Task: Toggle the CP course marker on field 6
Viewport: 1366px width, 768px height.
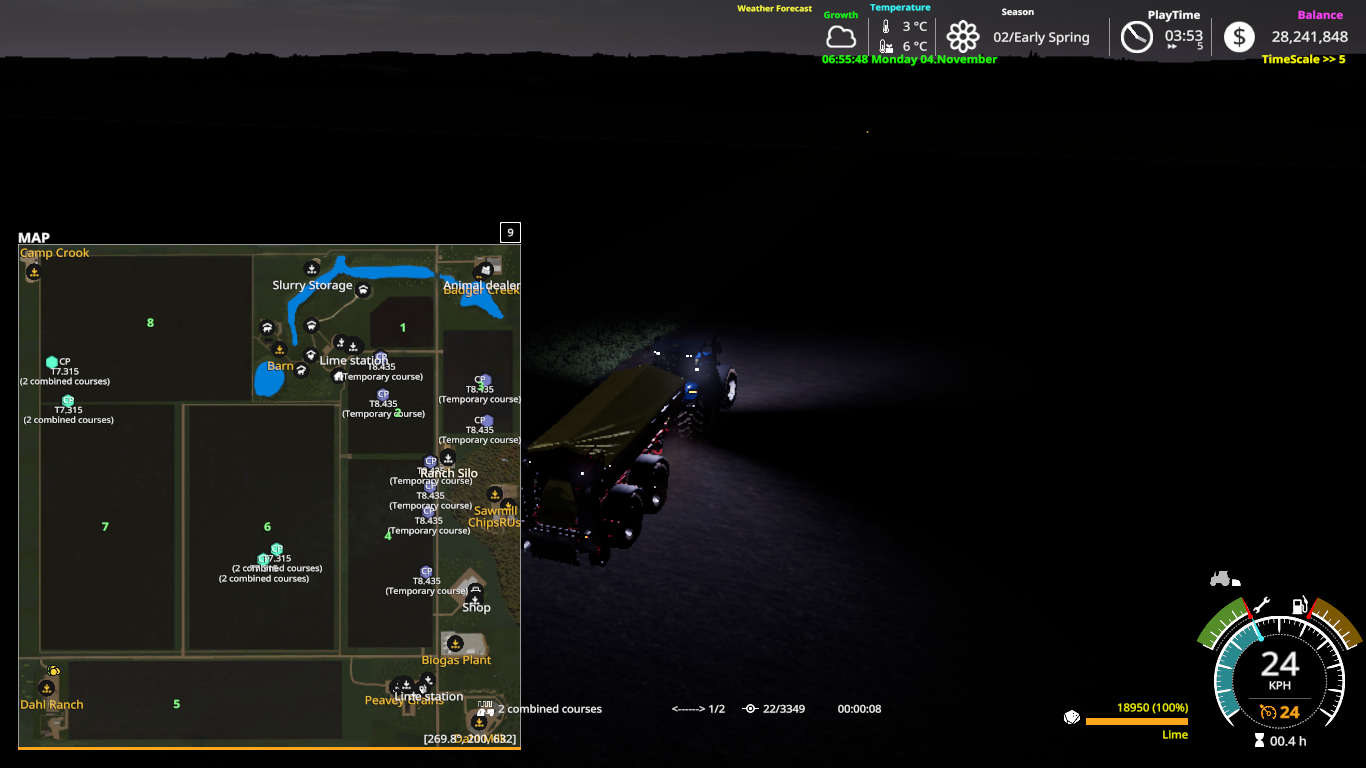Action: click(276, 549)
